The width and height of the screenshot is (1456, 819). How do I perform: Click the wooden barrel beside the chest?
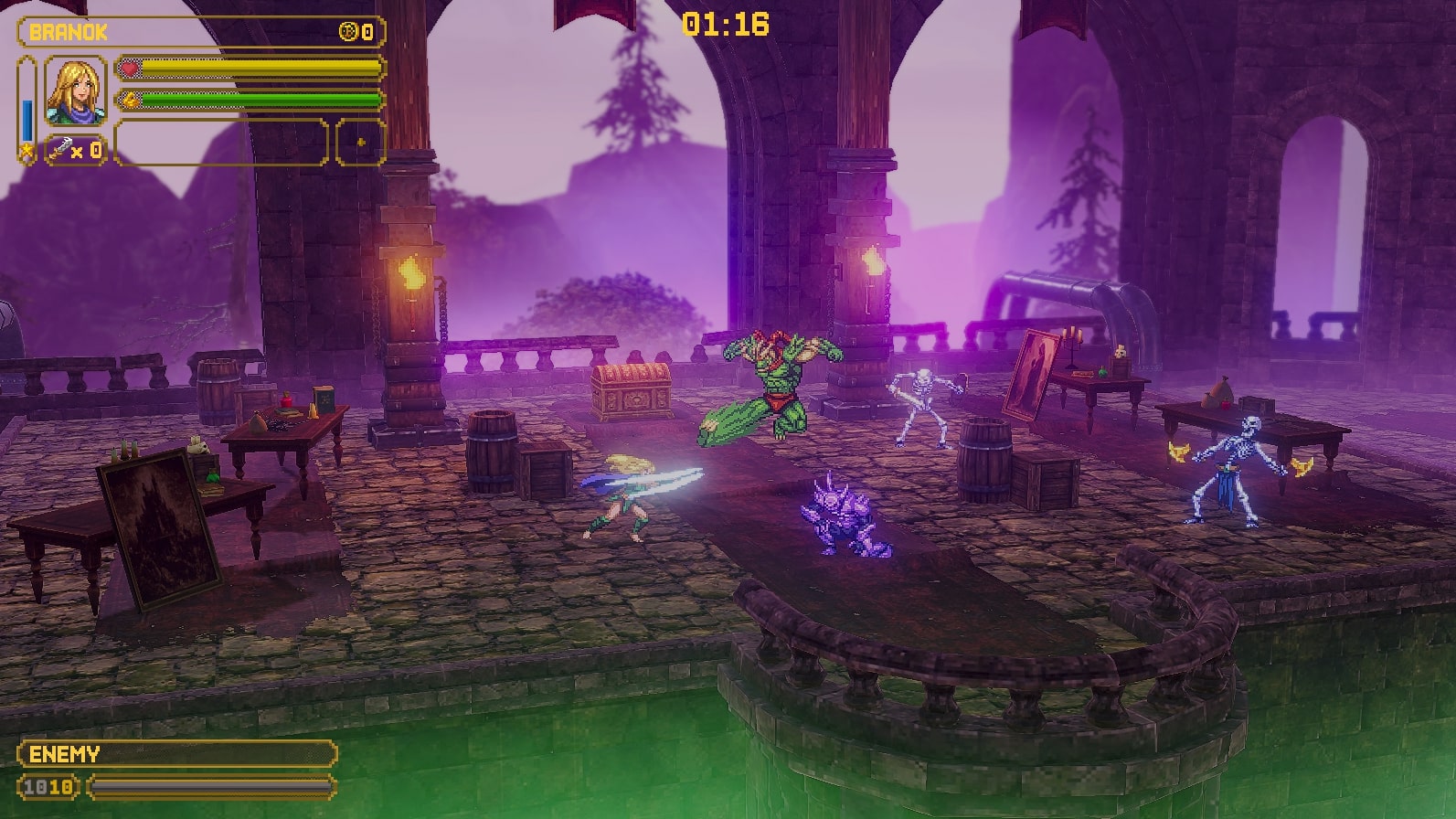[x=490, y=451]
